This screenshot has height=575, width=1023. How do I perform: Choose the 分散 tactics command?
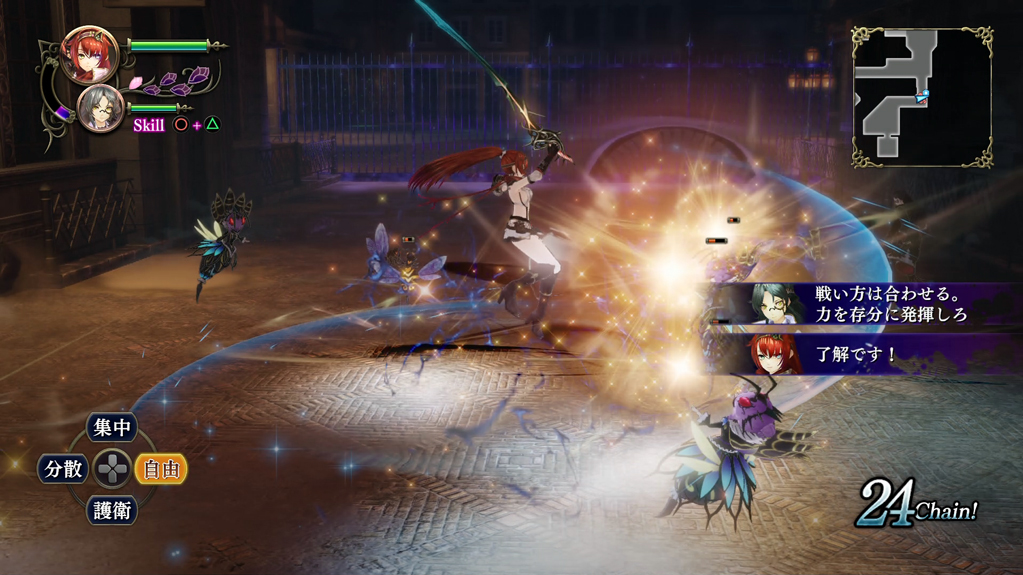pyautogui.click(x=63, y=468)
